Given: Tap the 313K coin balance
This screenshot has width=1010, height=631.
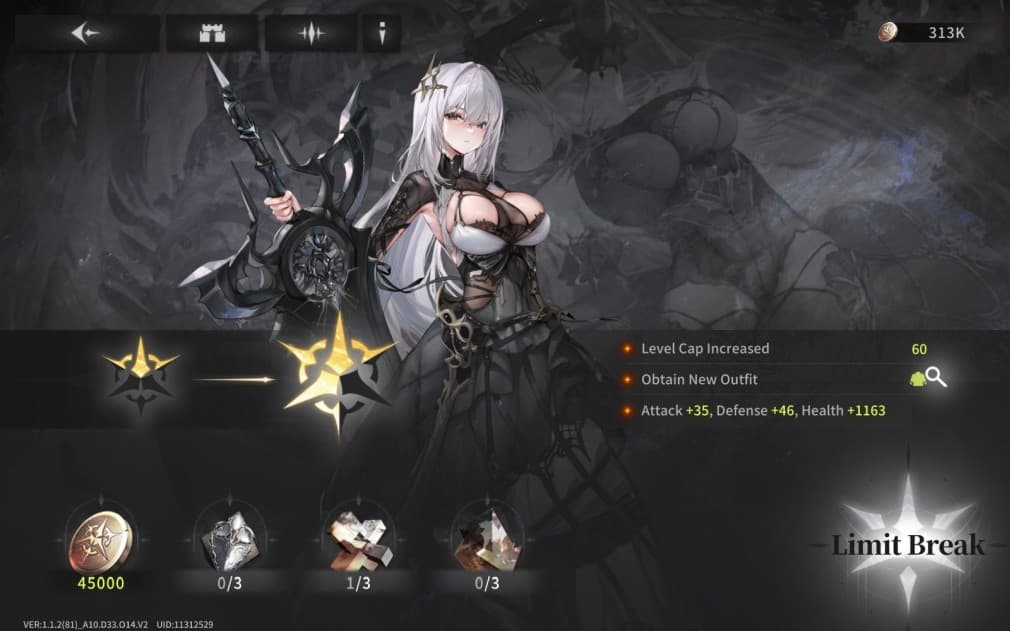Looking at the screenshot, I should [934, 33].
